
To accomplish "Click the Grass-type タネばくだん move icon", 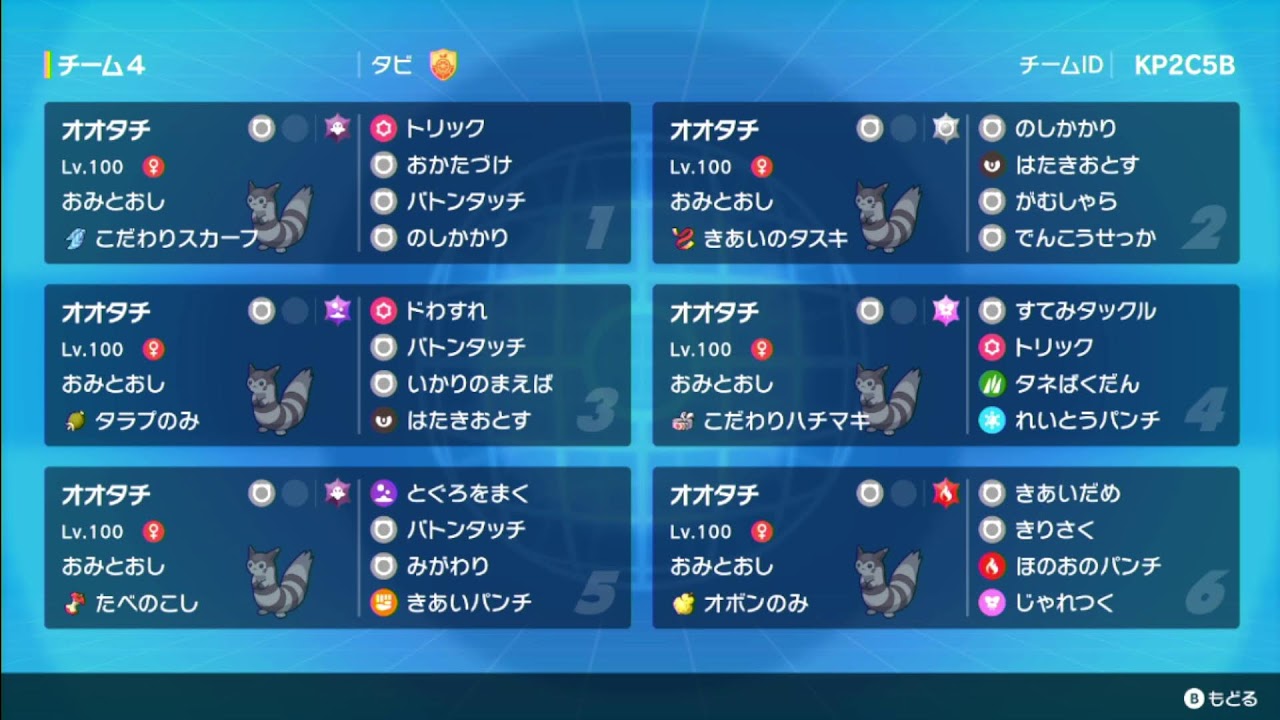I will point(990,384).
